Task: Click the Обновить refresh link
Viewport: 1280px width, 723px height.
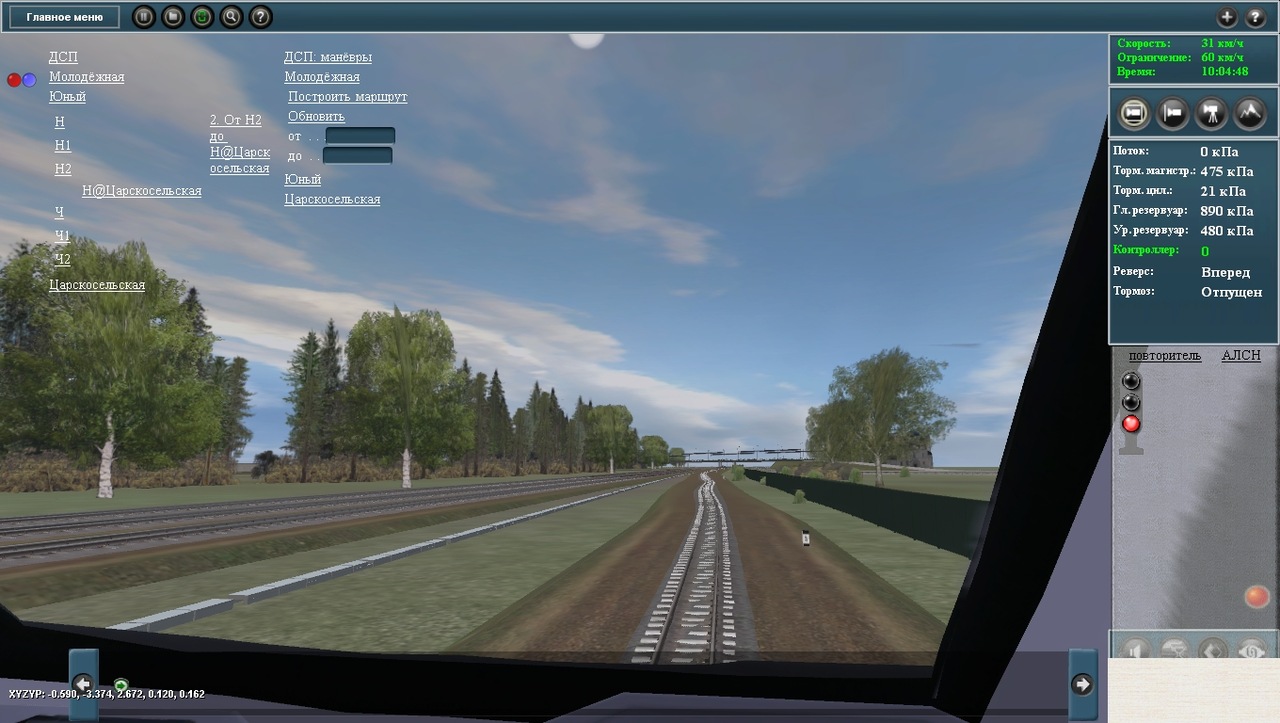Action: click(316, 116)
